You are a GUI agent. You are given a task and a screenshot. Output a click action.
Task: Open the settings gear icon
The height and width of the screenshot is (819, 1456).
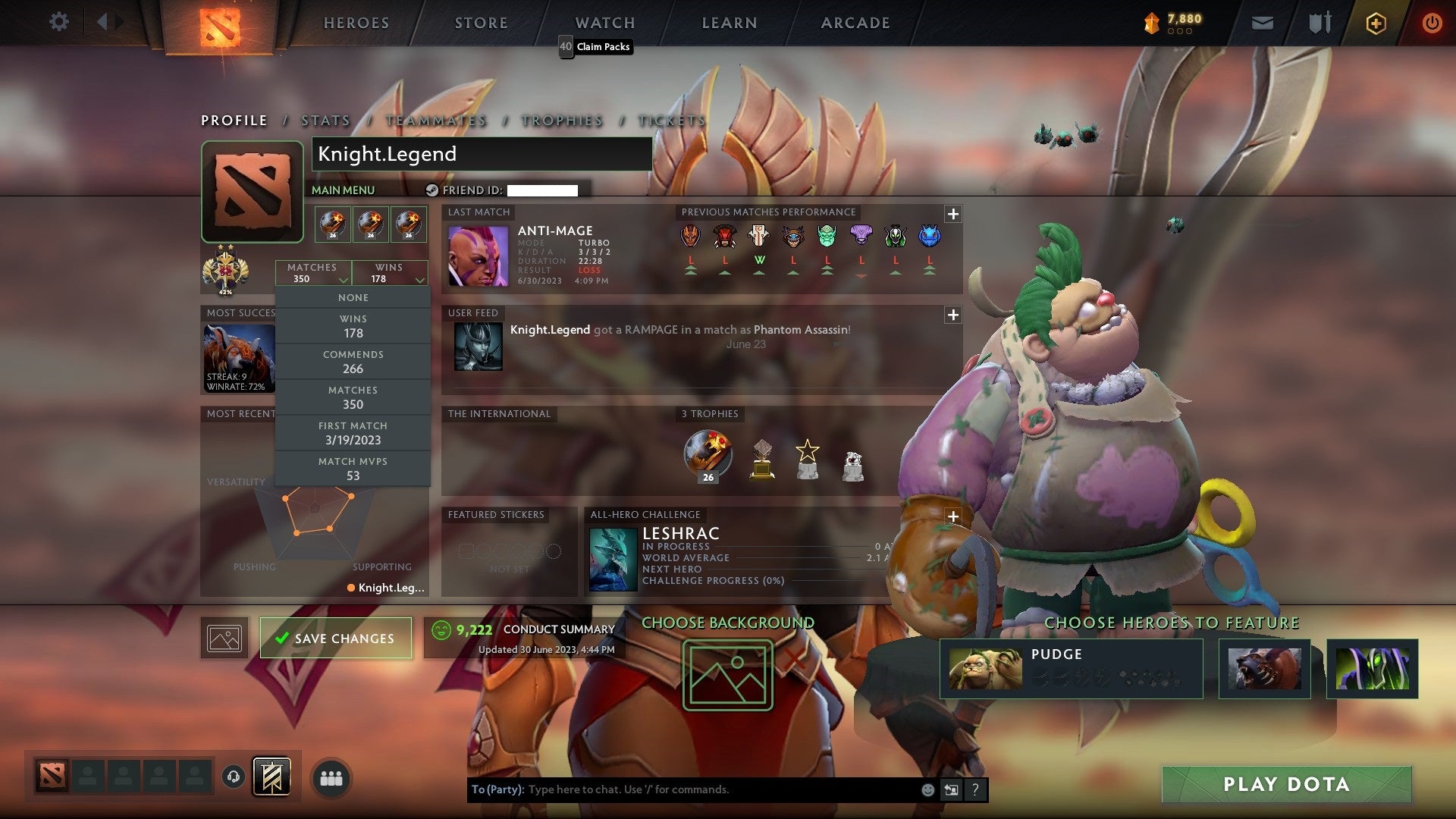[x=58, y=22]
